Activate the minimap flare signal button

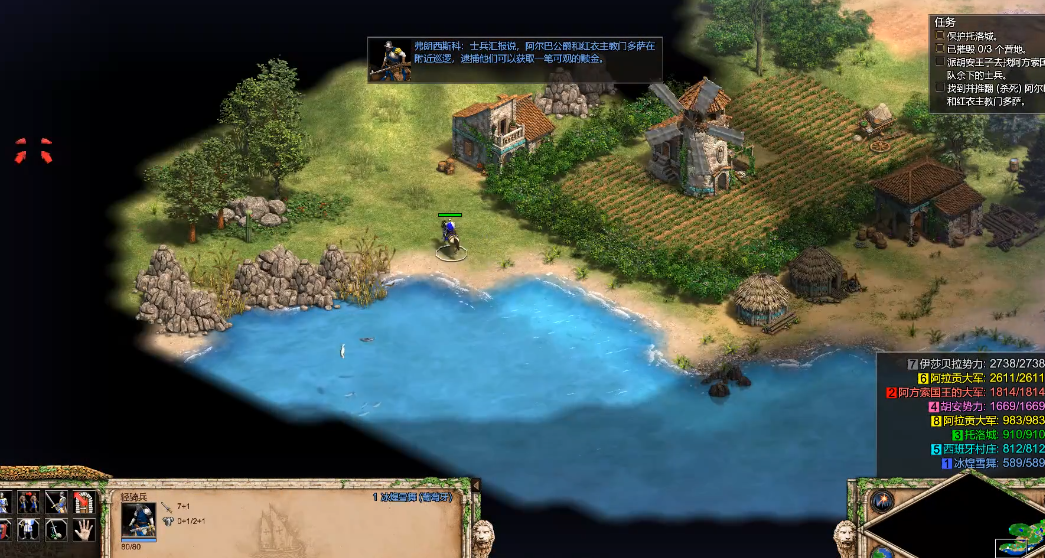click(881, 501)
